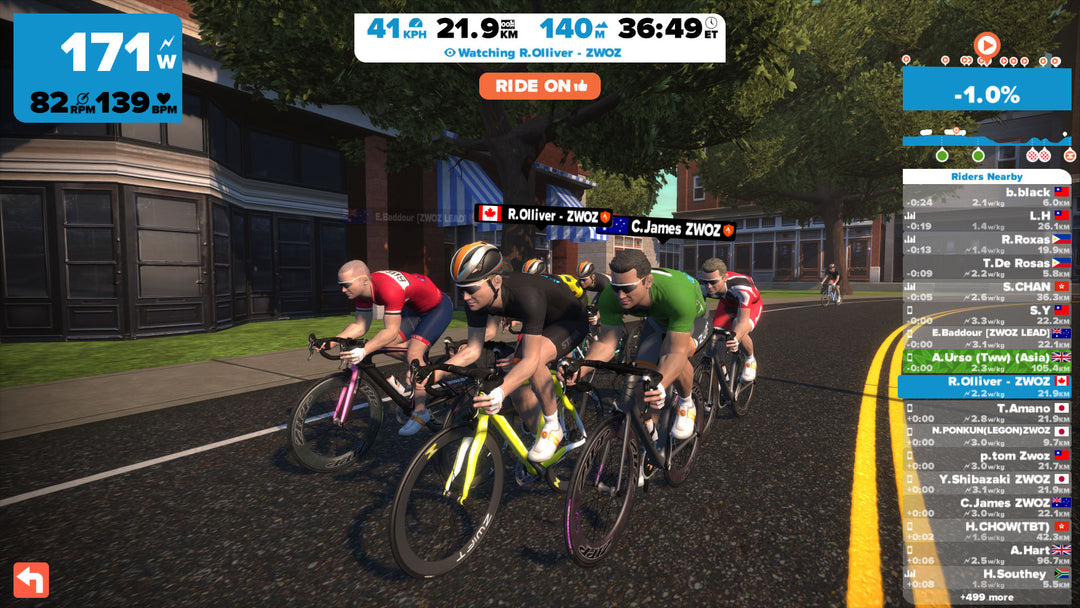Select b.black in Riders Nearby list
The image size is (1080, 608).
pyautogui.click(x=987, y=196)
